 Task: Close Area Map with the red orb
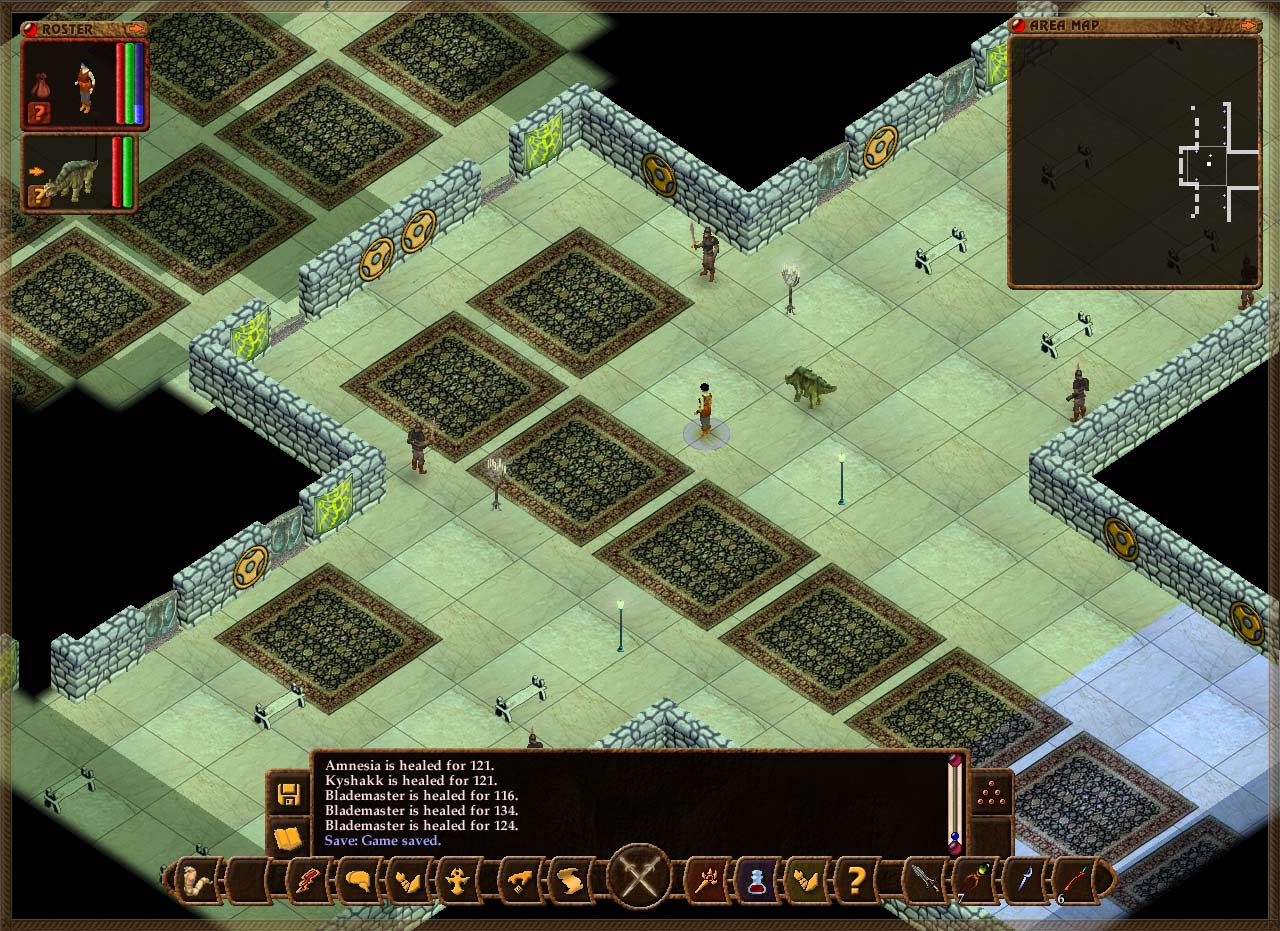(x=1019, y=26)
